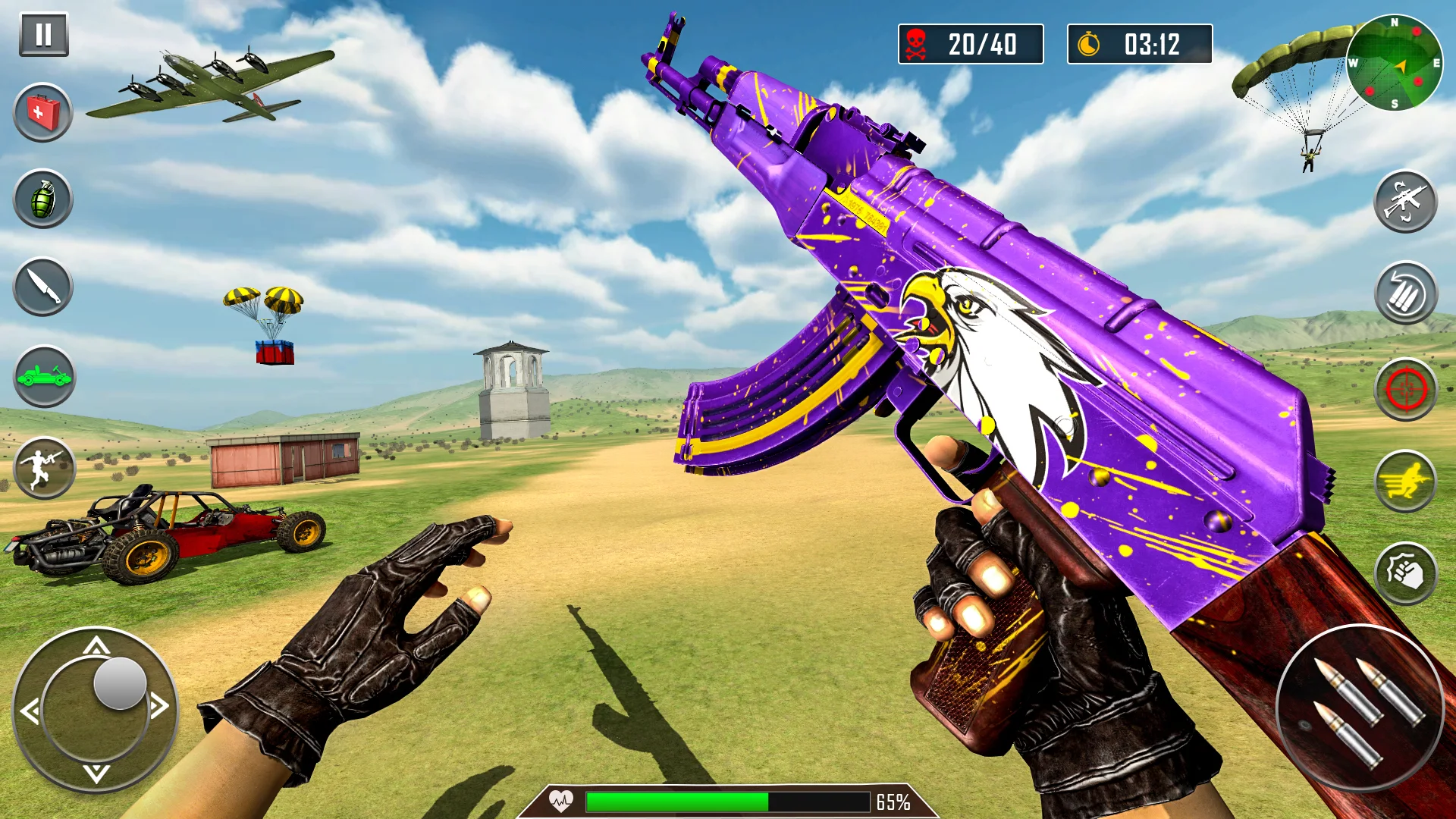Punch with the fist melee button
1456x819 pixels.
(1405, 573)
